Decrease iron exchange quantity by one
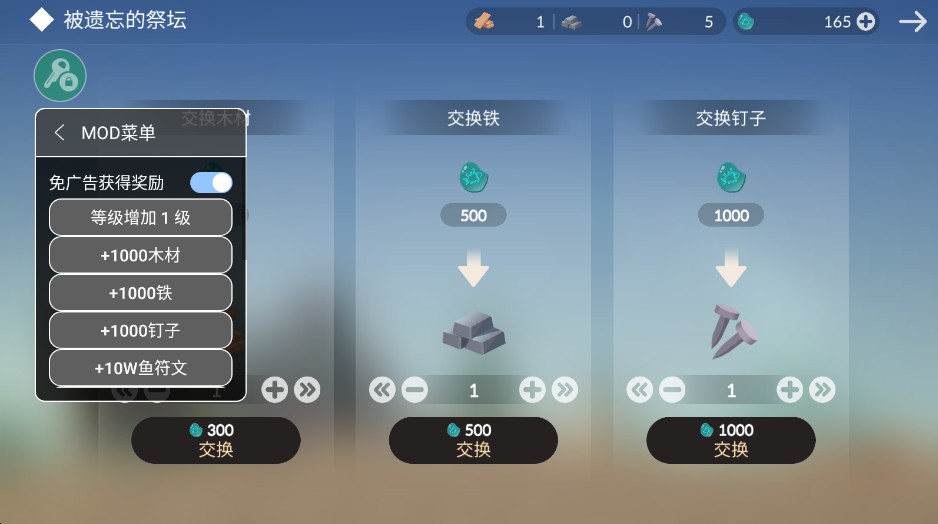Screen dimensions: 938x524 click(x=414, y=390)
